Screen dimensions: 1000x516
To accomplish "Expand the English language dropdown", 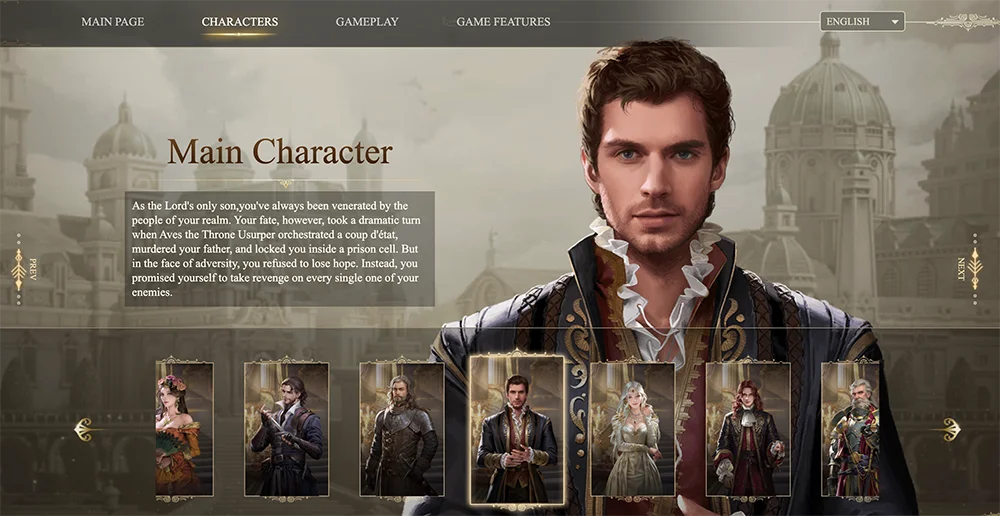I will [x=862, y=21].
